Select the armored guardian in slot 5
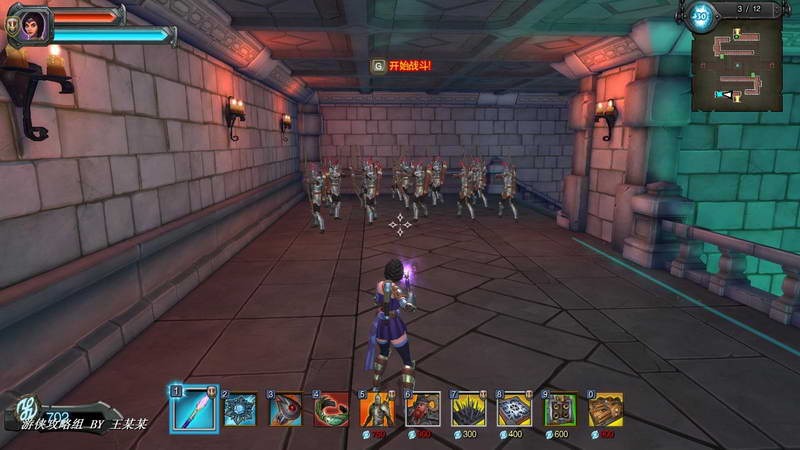This screenshot has height=450, width=800. click(377, 409)
